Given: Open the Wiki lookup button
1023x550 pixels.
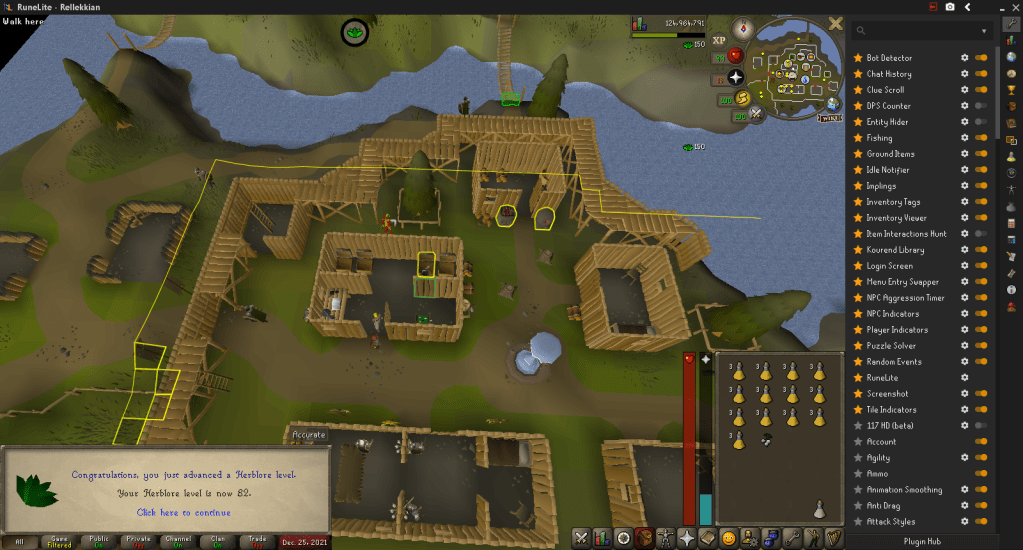Looking at the screenshot, I should [x=829, y=118].
